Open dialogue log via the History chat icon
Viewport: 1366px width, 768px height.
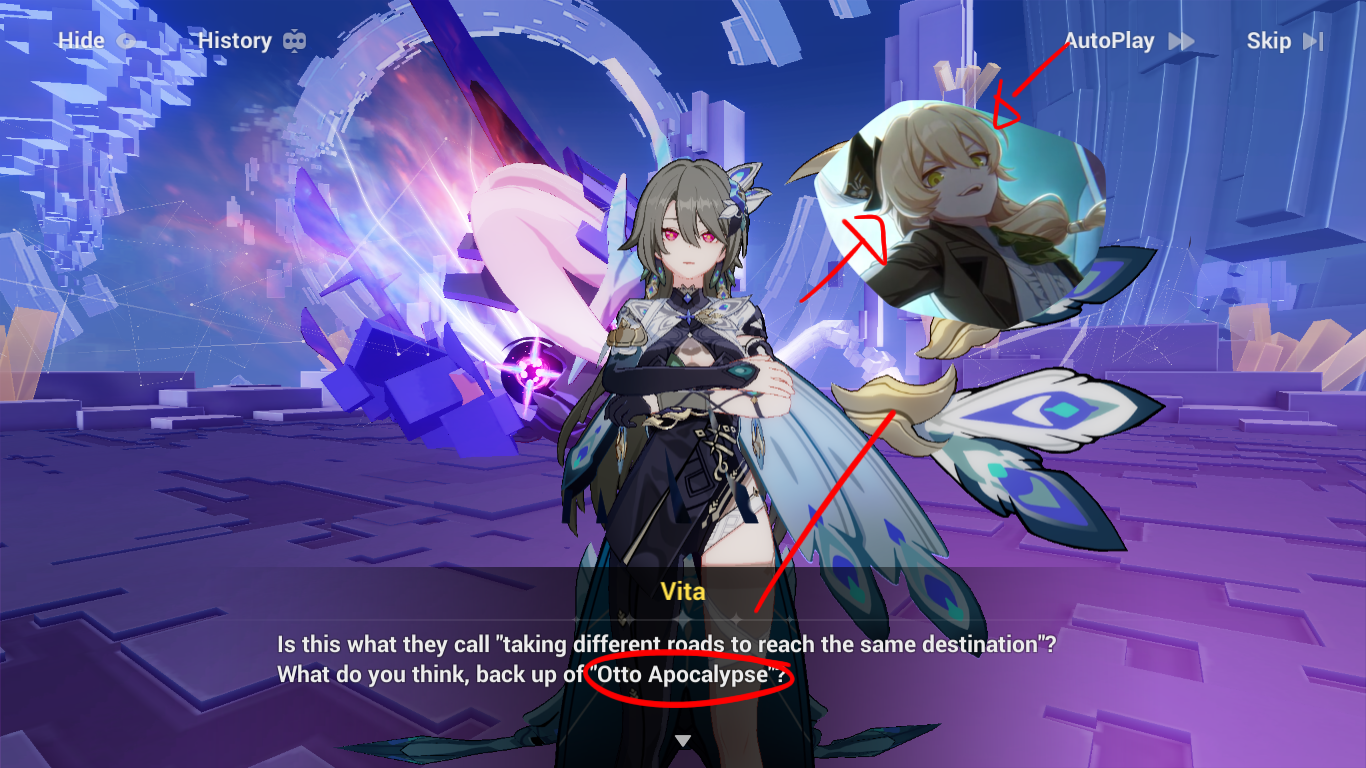click(294, 40)
